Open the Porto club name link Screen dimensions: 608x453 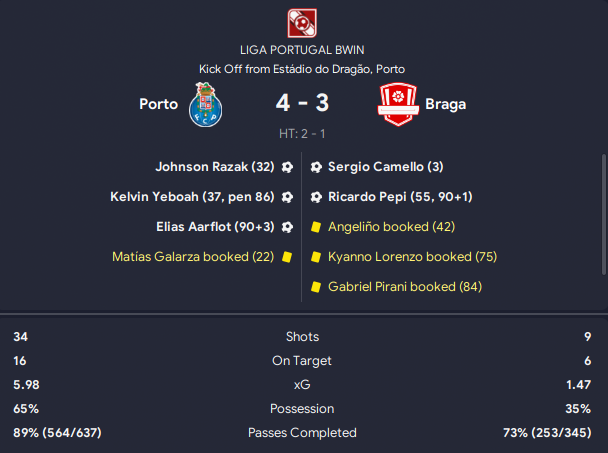tap(159, 103)
